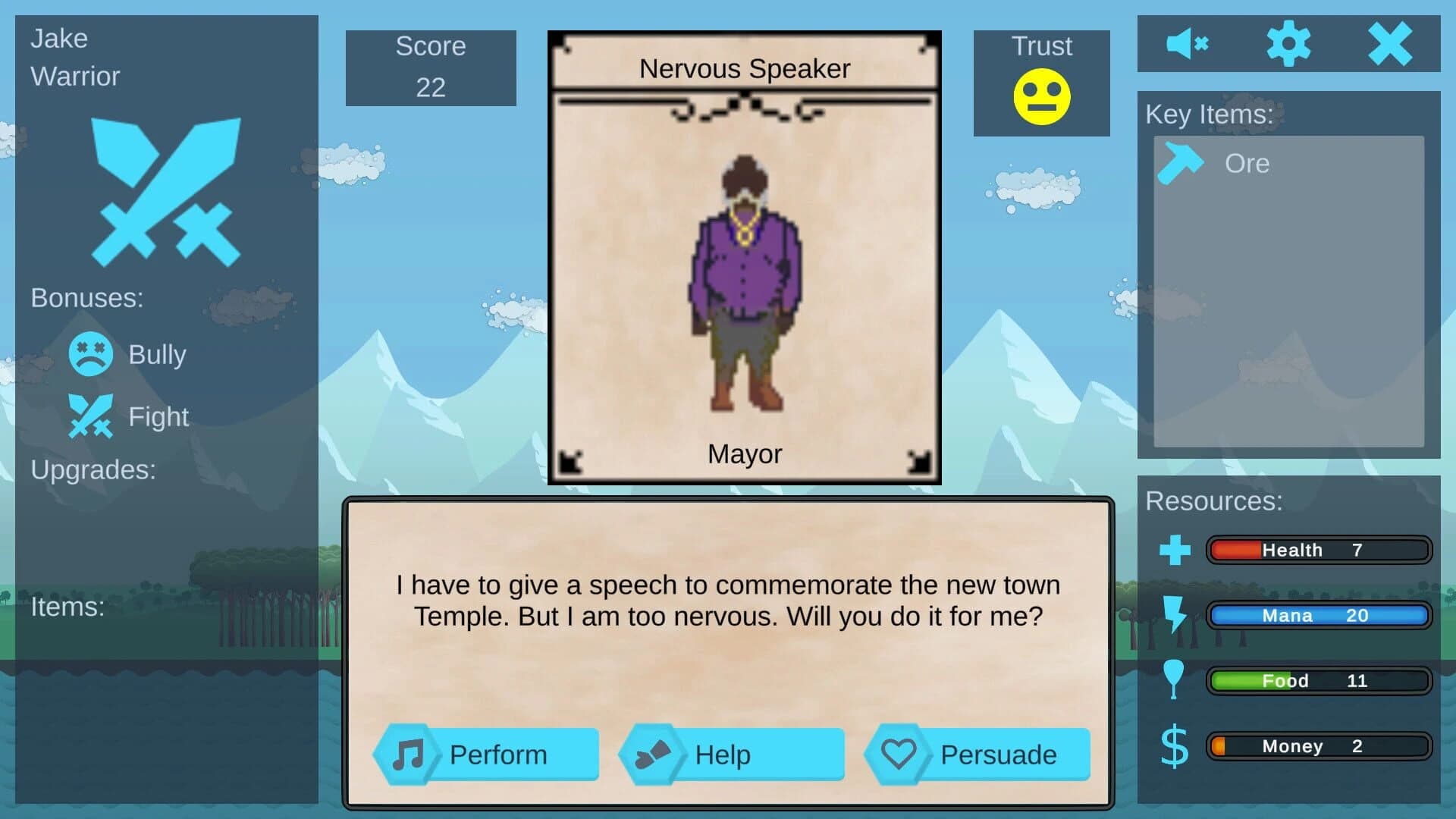Expand the Upgrades section

click(x=94, y=470)
